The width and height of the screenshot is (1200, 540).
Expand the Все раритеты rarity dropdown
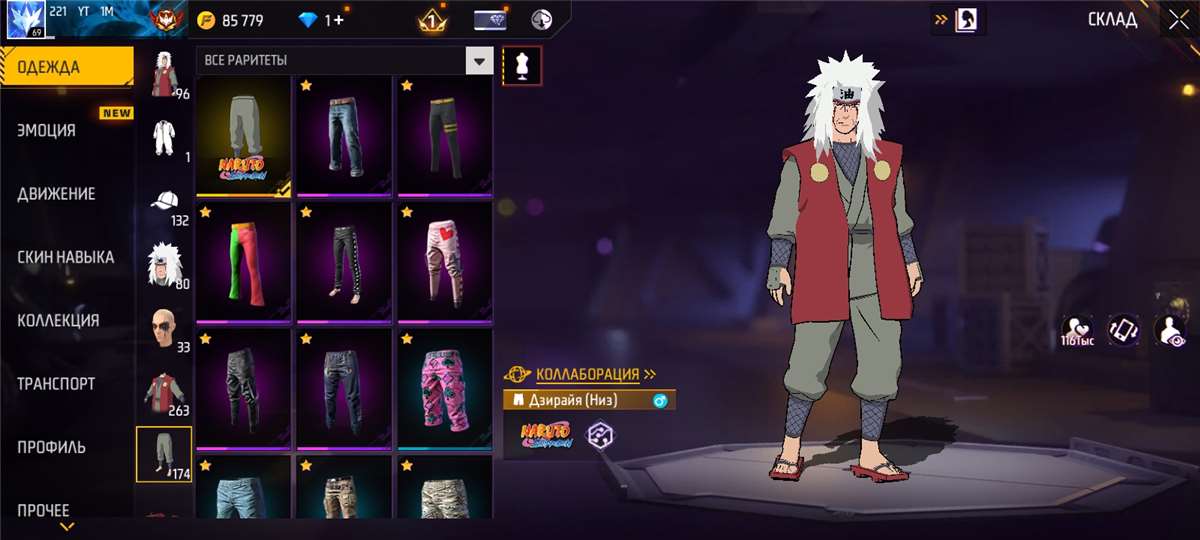point(480,61)
